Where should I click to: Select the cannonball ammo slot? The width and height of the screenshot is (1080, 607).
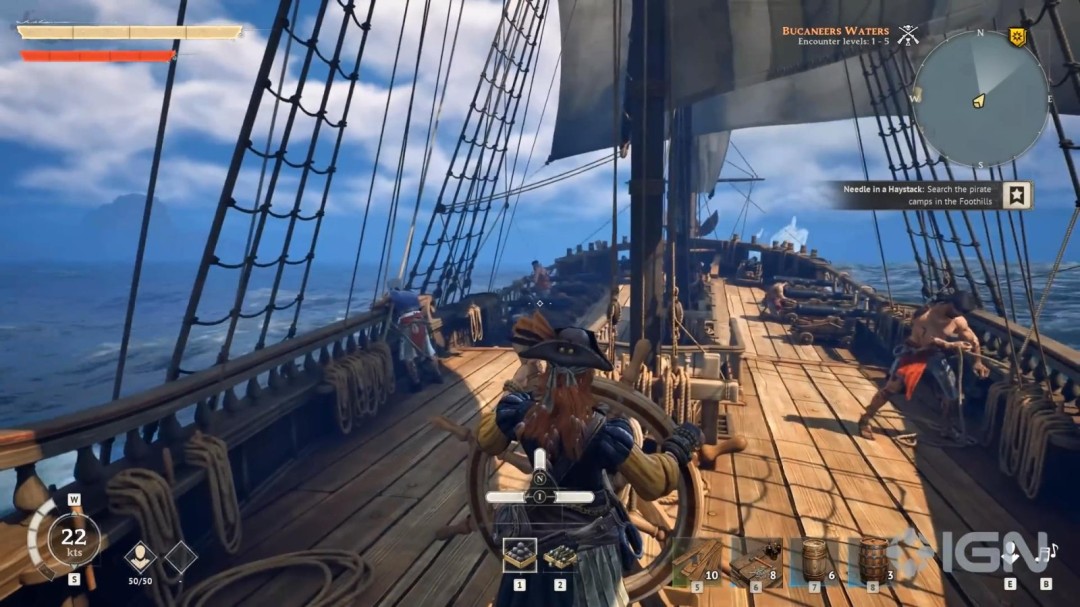tap(520, 555)
